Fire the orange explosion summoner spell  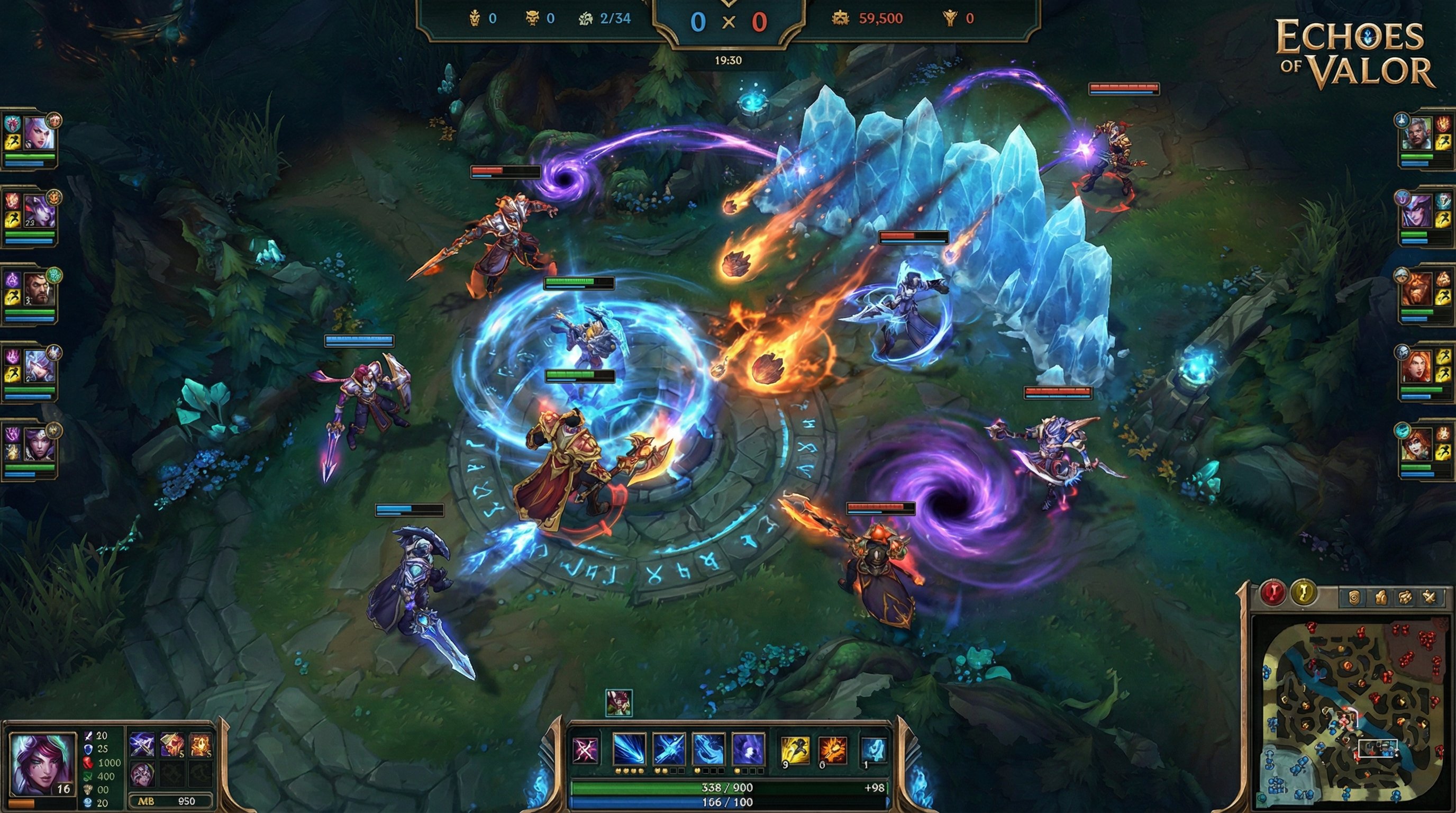pos(833,749)
